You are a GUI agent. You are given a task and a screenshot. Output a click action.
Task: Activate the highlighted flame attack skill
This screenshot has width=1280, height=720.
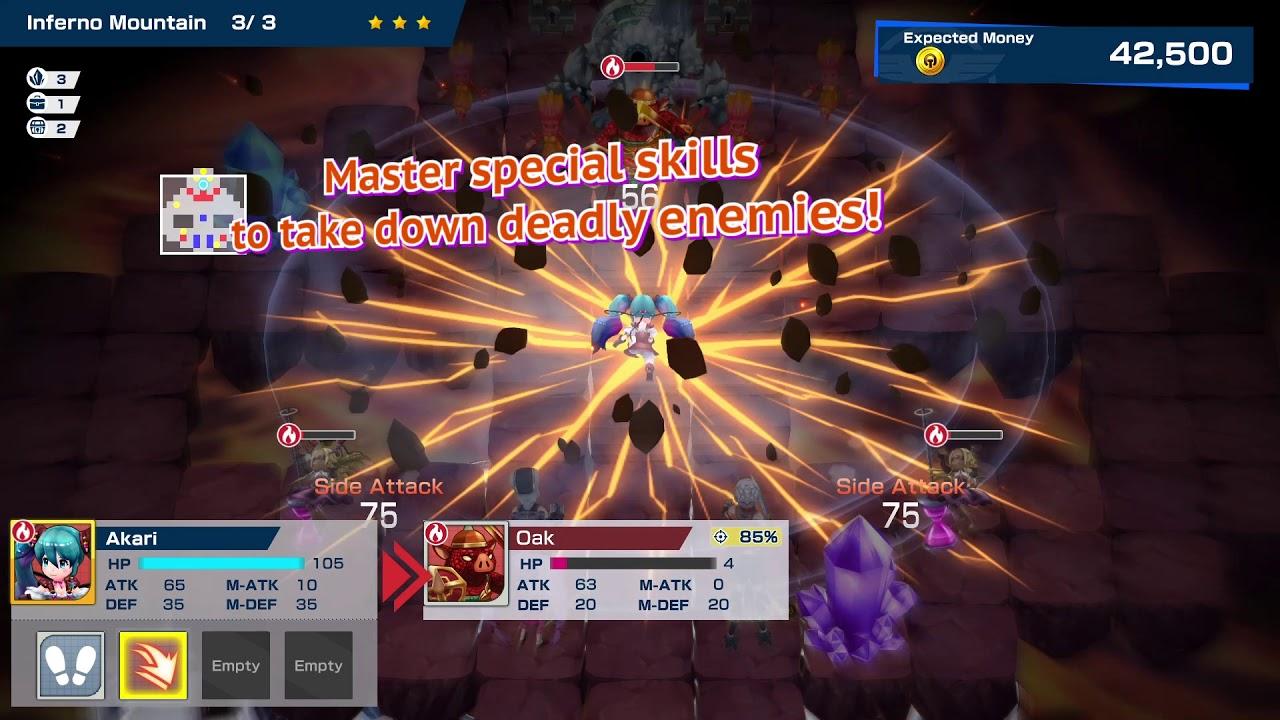tap(152, 664)
